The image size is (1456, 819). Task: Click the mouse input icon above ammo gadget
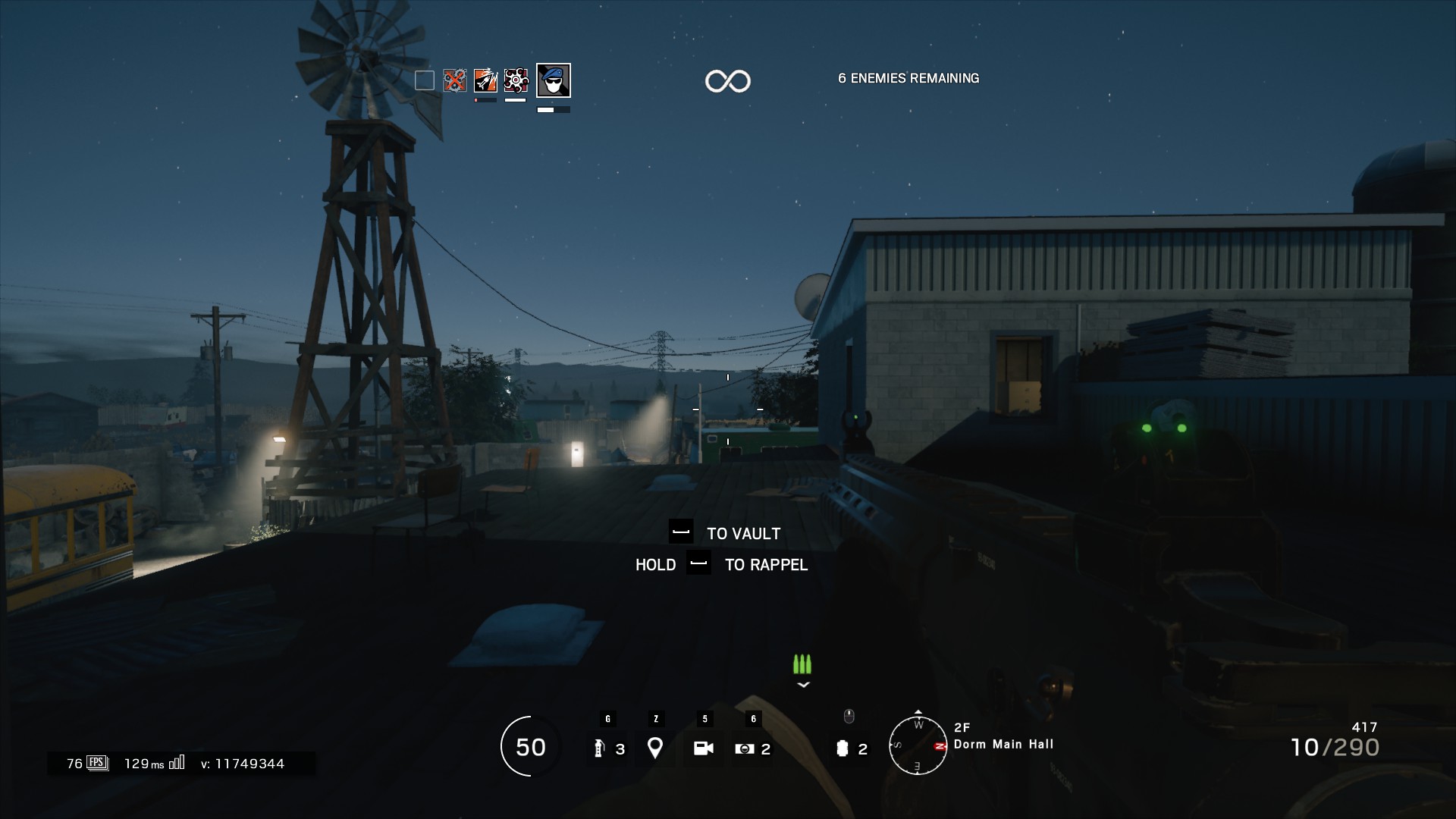[849, 715]
